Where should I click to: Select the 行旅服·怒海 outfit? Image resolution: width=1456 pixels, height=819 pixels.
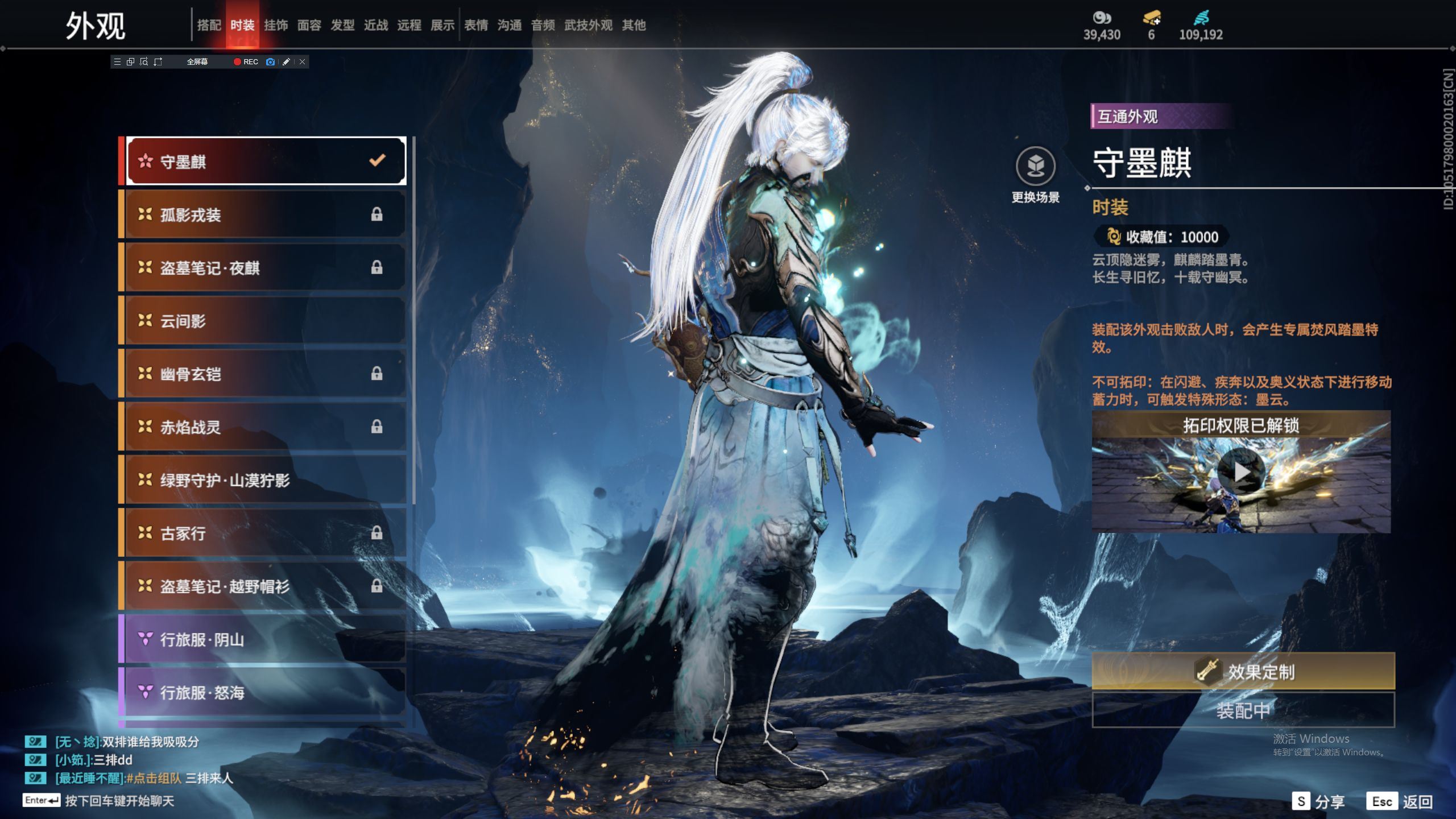tap(265, 692)
